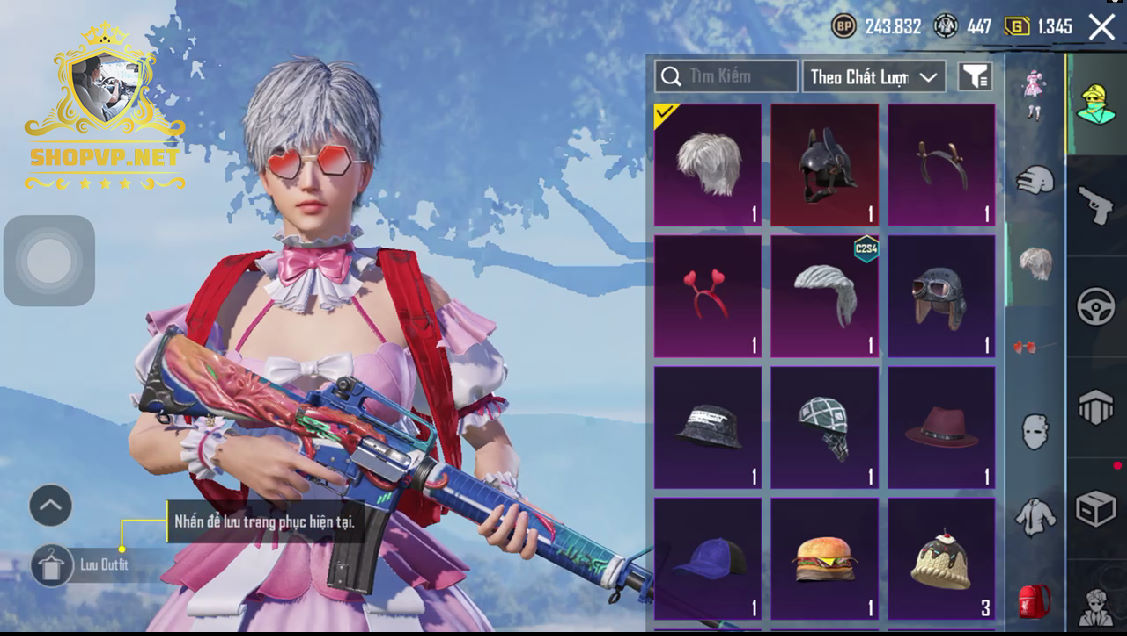Click the search field in the inventory
1127x636 pixels.
[x=727, y=76]
